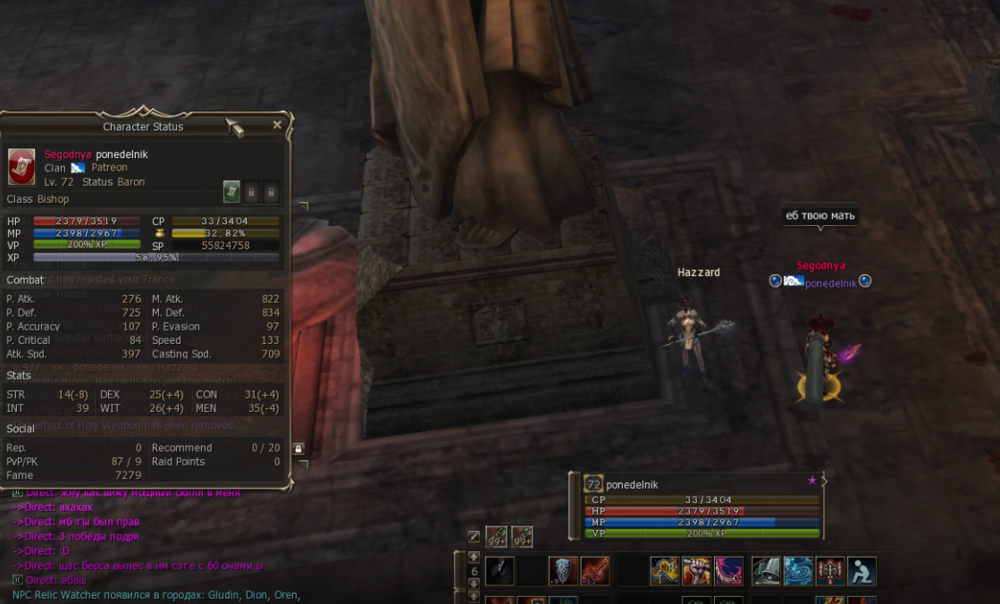Expand the ponedelnik status bar arrow
The height and width of the screenshot is (604, 1000).
click(x=823, y=482)
